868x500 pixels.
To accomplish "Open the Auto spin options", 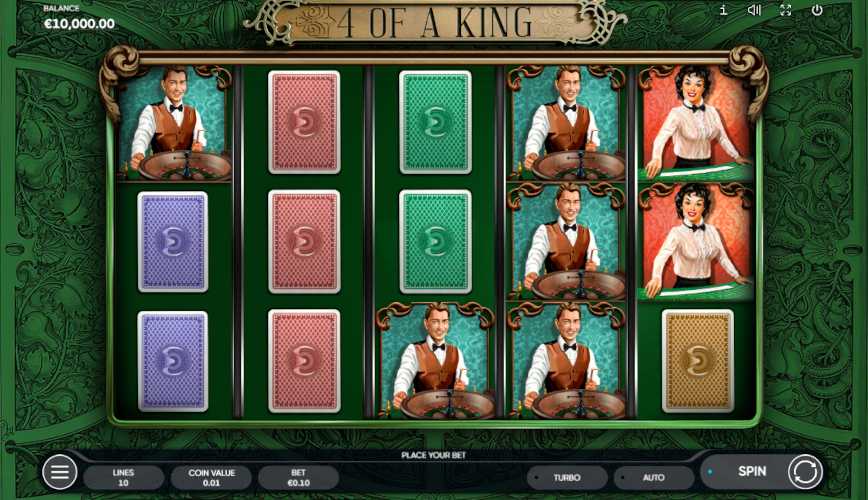I will (653, 478).
